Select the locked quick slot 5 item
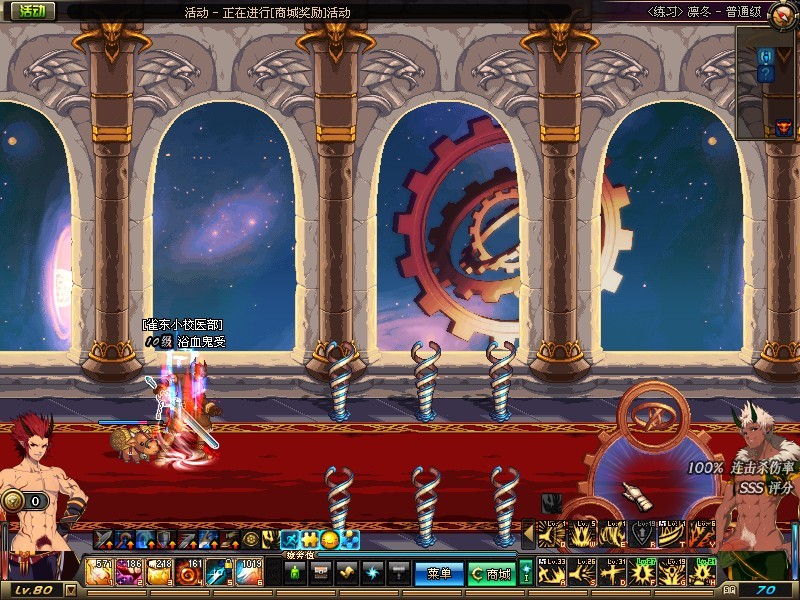 (219, 574)
